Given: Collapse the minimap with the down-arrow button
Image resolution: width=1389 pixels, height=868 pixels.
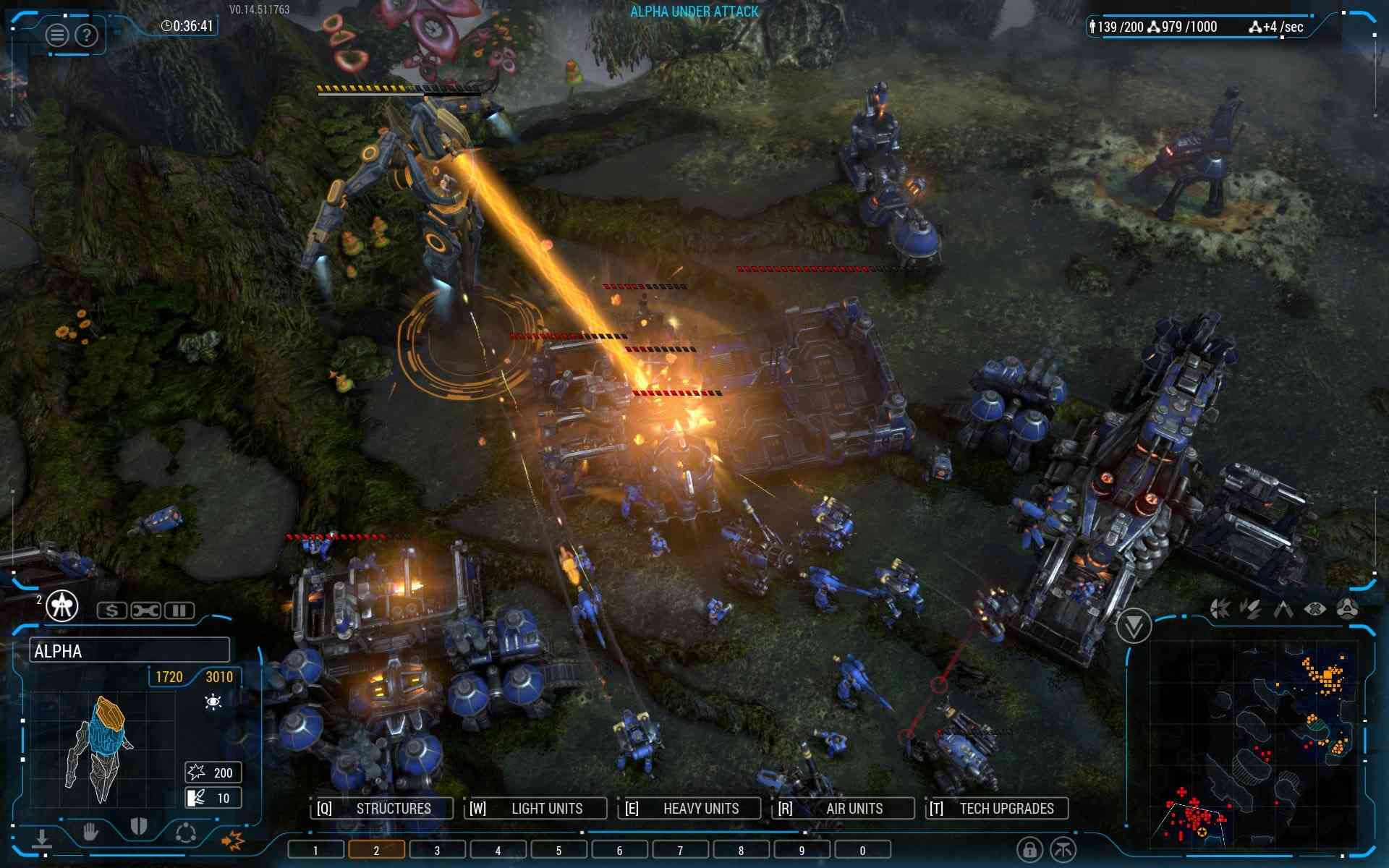Looking at the screenshot, I should pyautogui.click(x=1133, y=625).
